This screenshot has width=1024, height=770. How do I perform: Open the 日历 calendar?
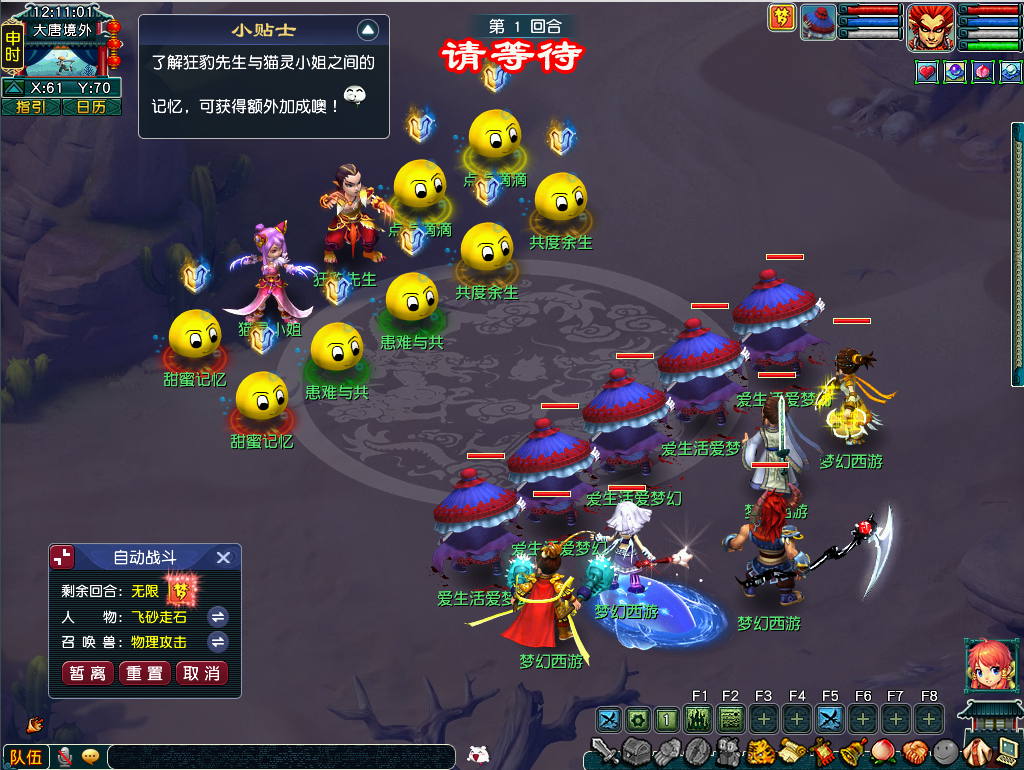(x=91, y=107)
